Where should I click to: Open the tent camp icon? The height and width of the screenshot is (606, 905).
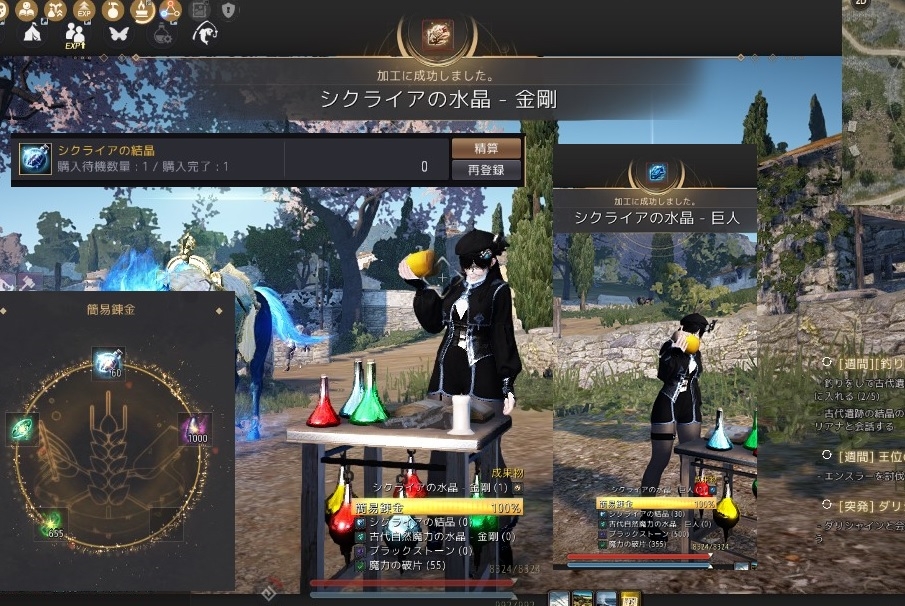click(x=32, y=33)
